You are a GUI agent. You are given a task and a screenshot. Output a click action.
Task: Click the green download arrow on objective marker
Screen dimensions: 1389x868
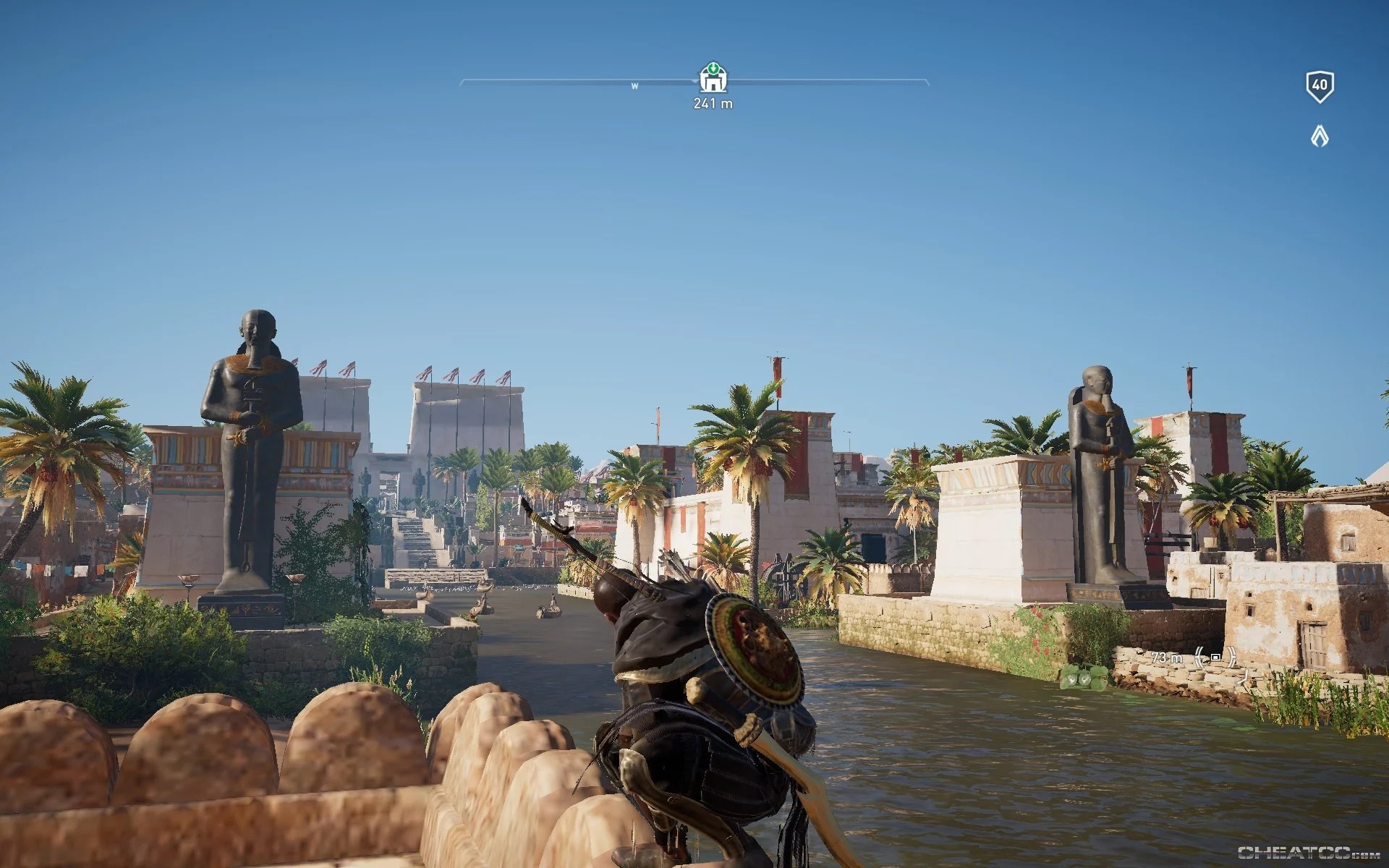click(x=713, y=69)
